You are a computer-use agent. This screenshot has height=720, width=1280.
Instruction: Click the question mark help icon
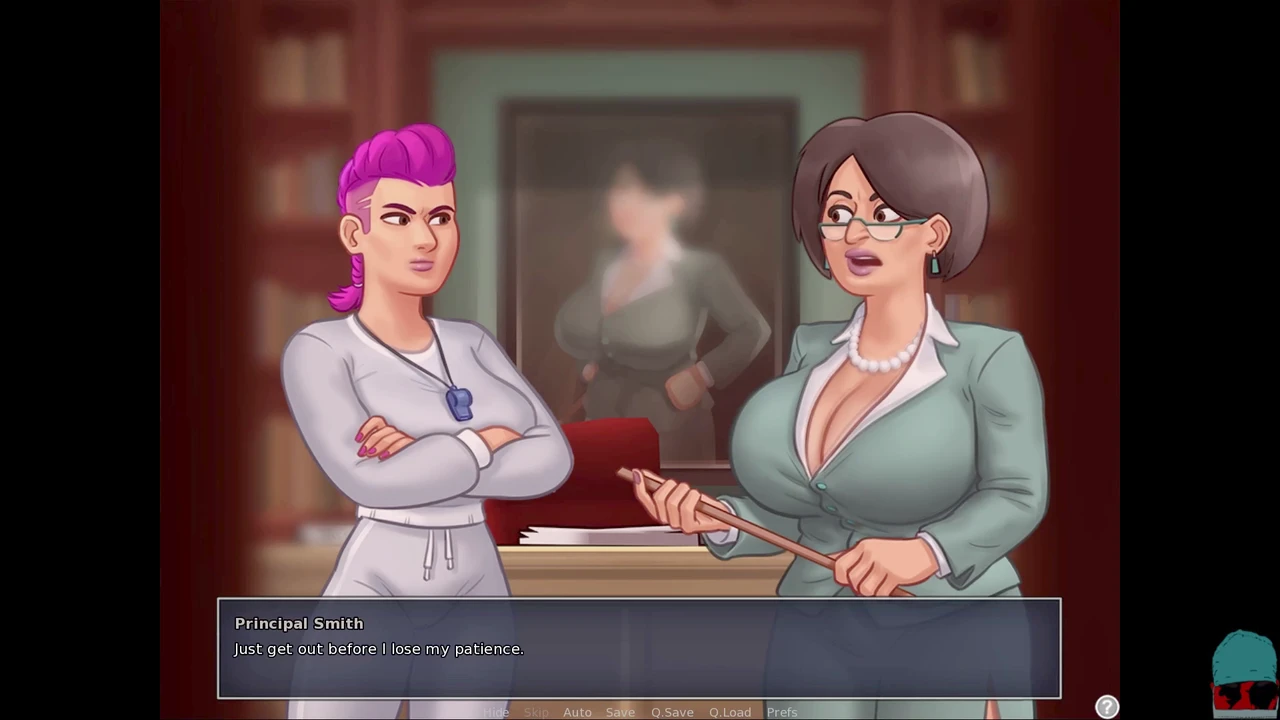[x=1107, y=707]
